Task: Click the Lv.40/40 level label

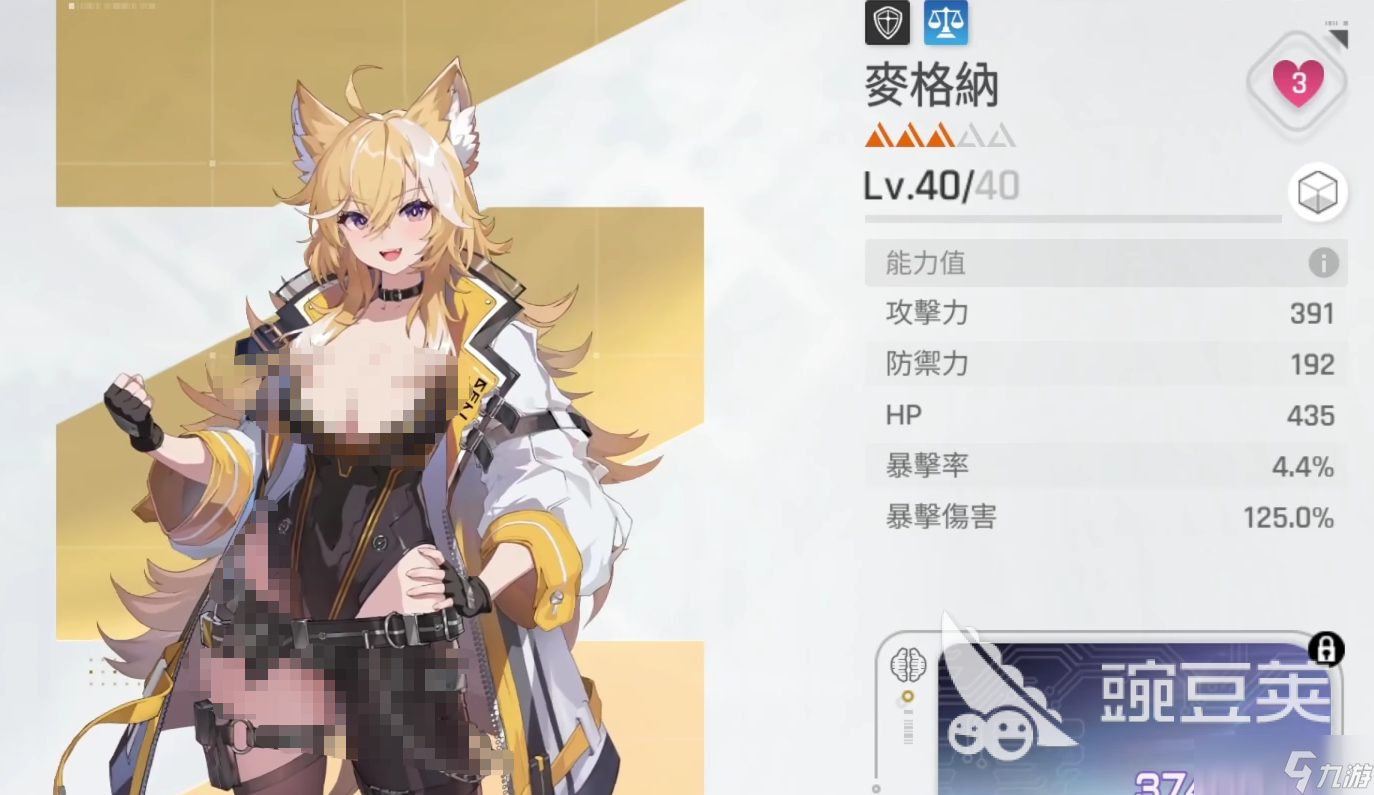Action: click(x=940, y=186)
